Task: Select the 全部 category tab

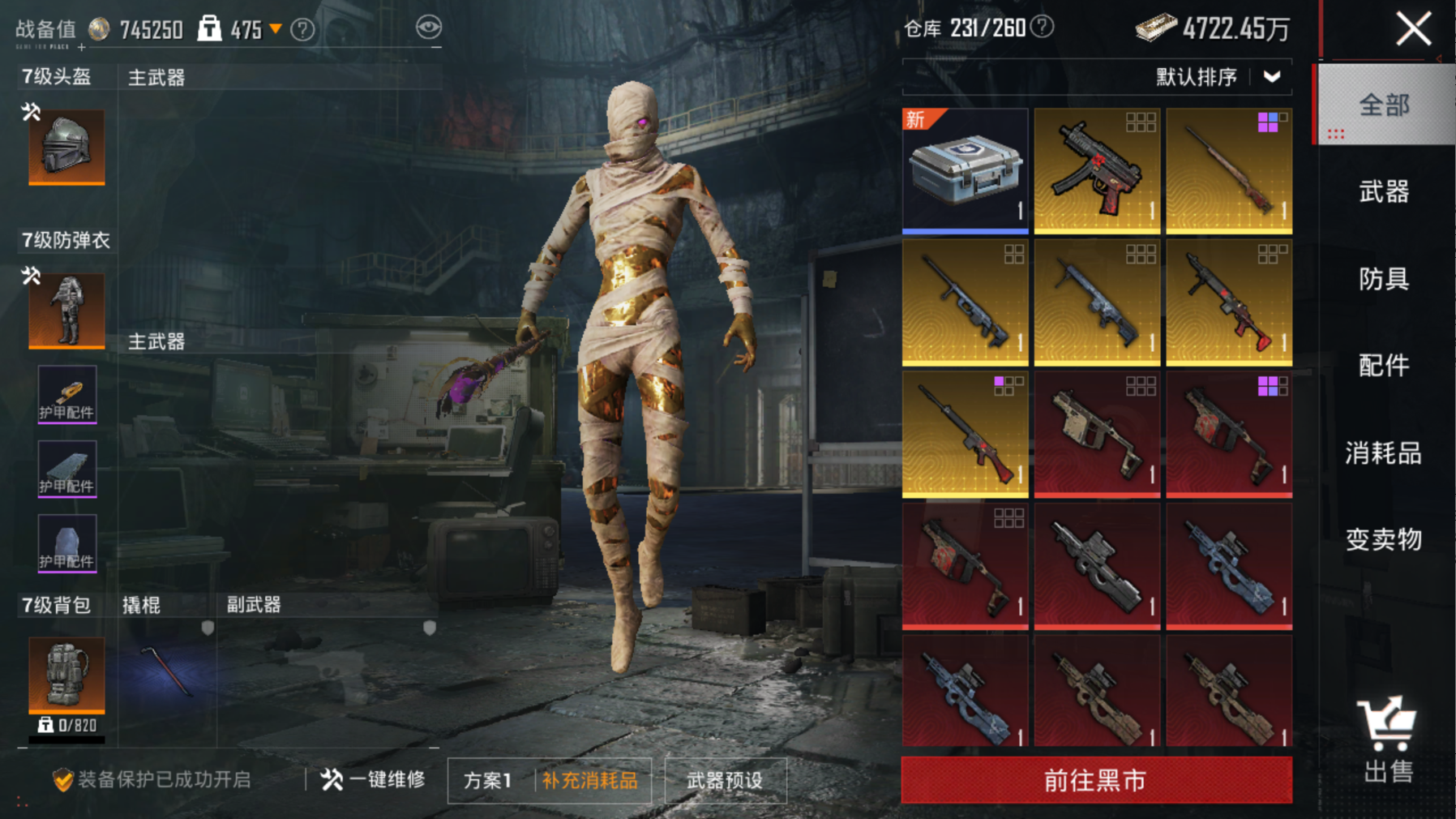Action: [1384, 105]
